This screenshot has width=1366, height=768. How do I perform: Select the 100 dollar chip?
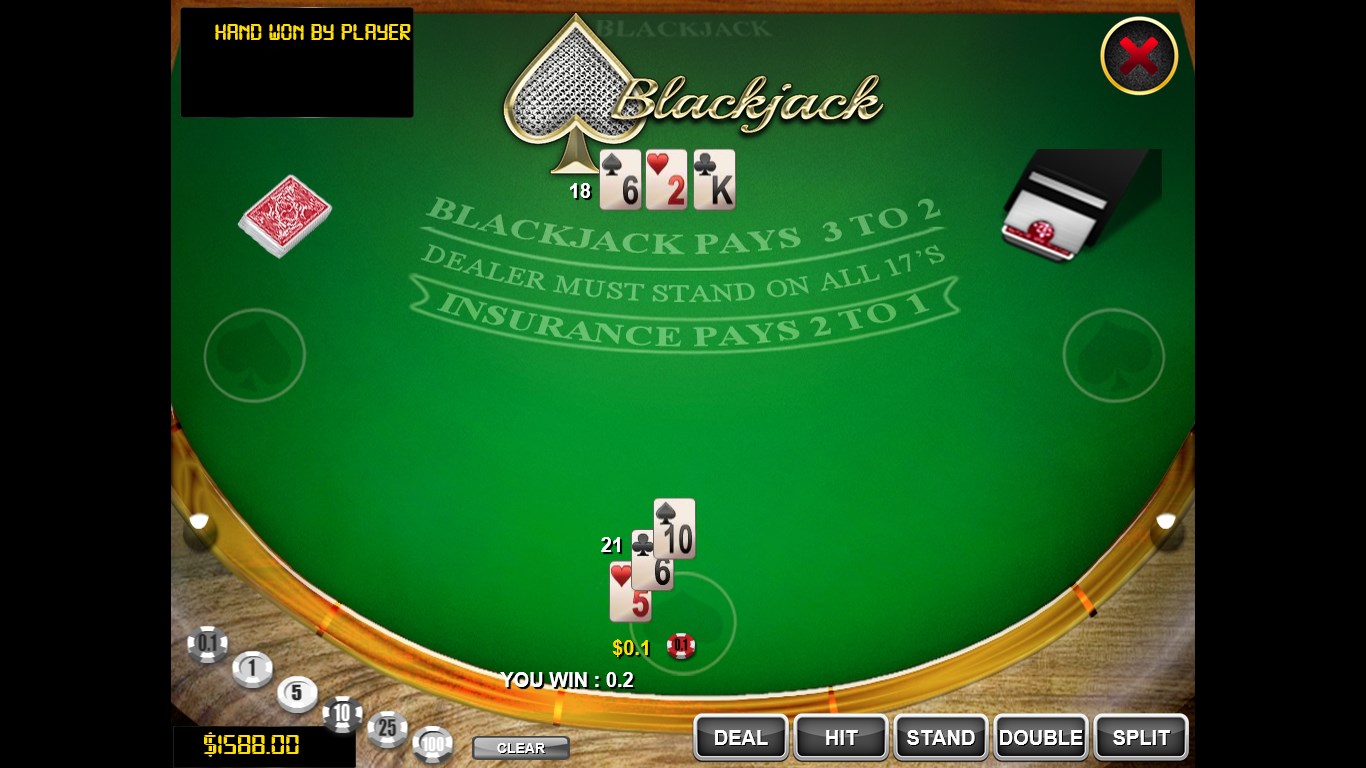pos(433,744)
